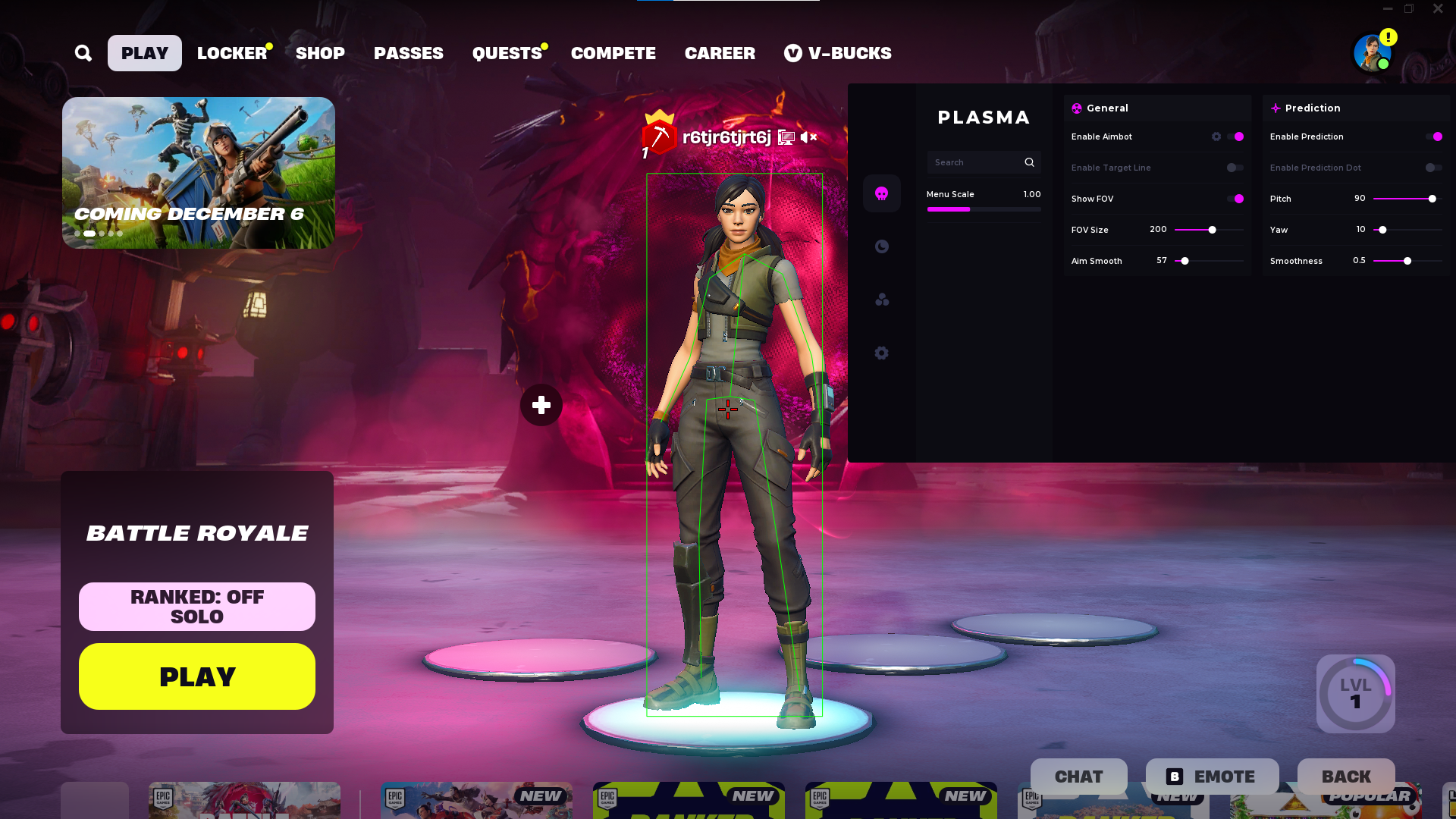Switch to the Locker tab
Image resolution: width=1456 pixels, height=819 pixels.
tap(232, 53)
